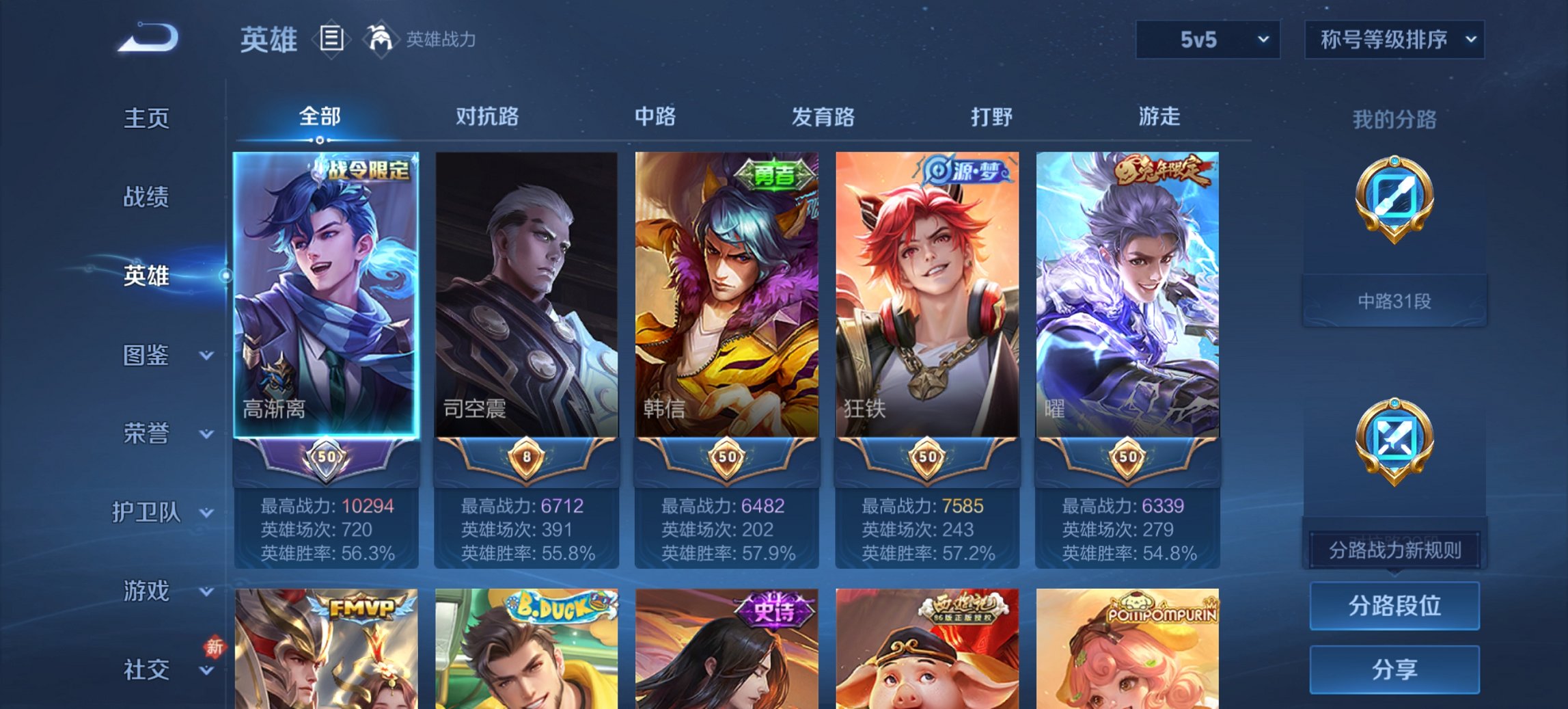Switch to the 打野 tab

[990, 117]
